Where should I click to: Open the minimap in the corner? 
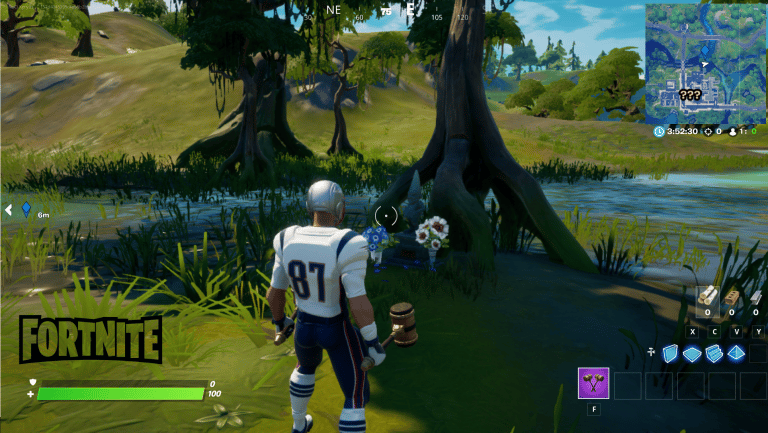pyautogui.click(x=705, y=62)
